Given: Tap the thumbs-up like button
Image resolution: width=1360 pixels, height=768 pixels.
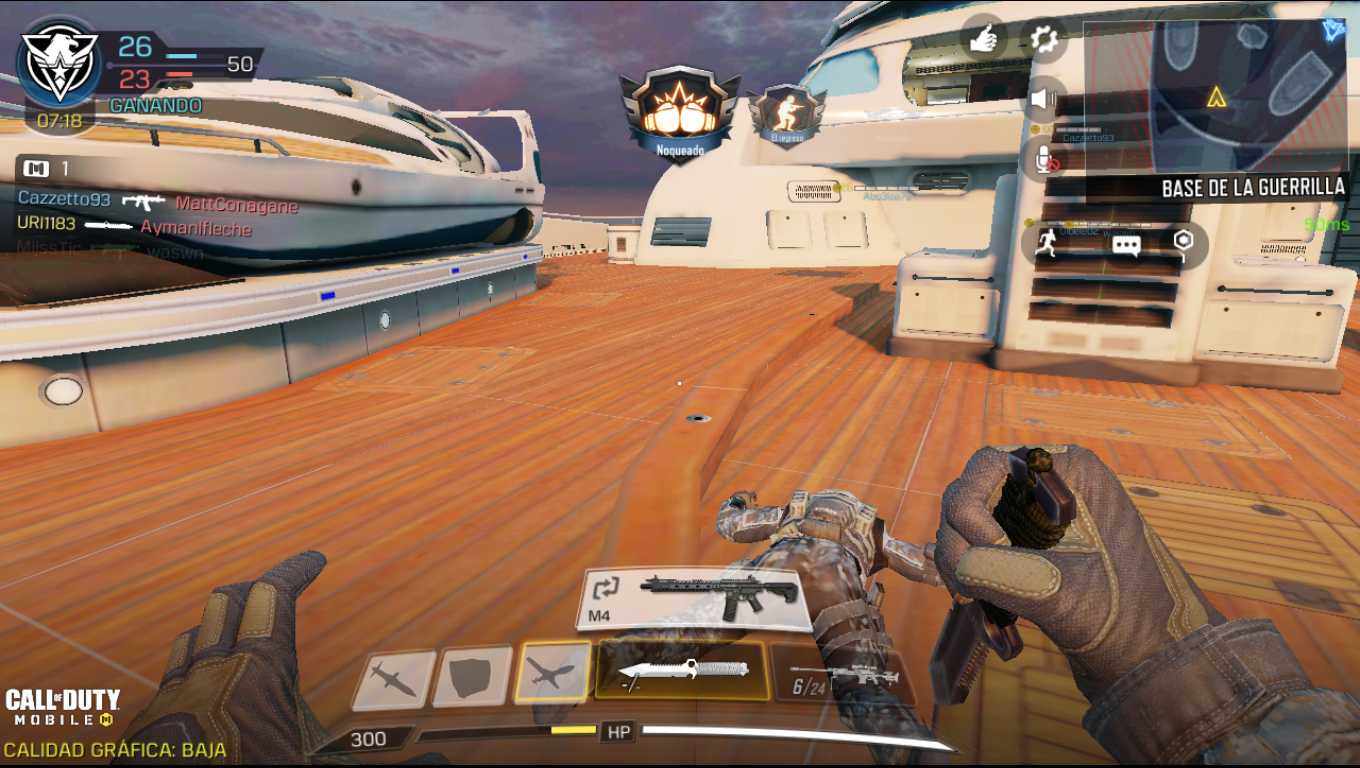Looking at the screenshot, I should pyautogui.click(x=984, y=39).
